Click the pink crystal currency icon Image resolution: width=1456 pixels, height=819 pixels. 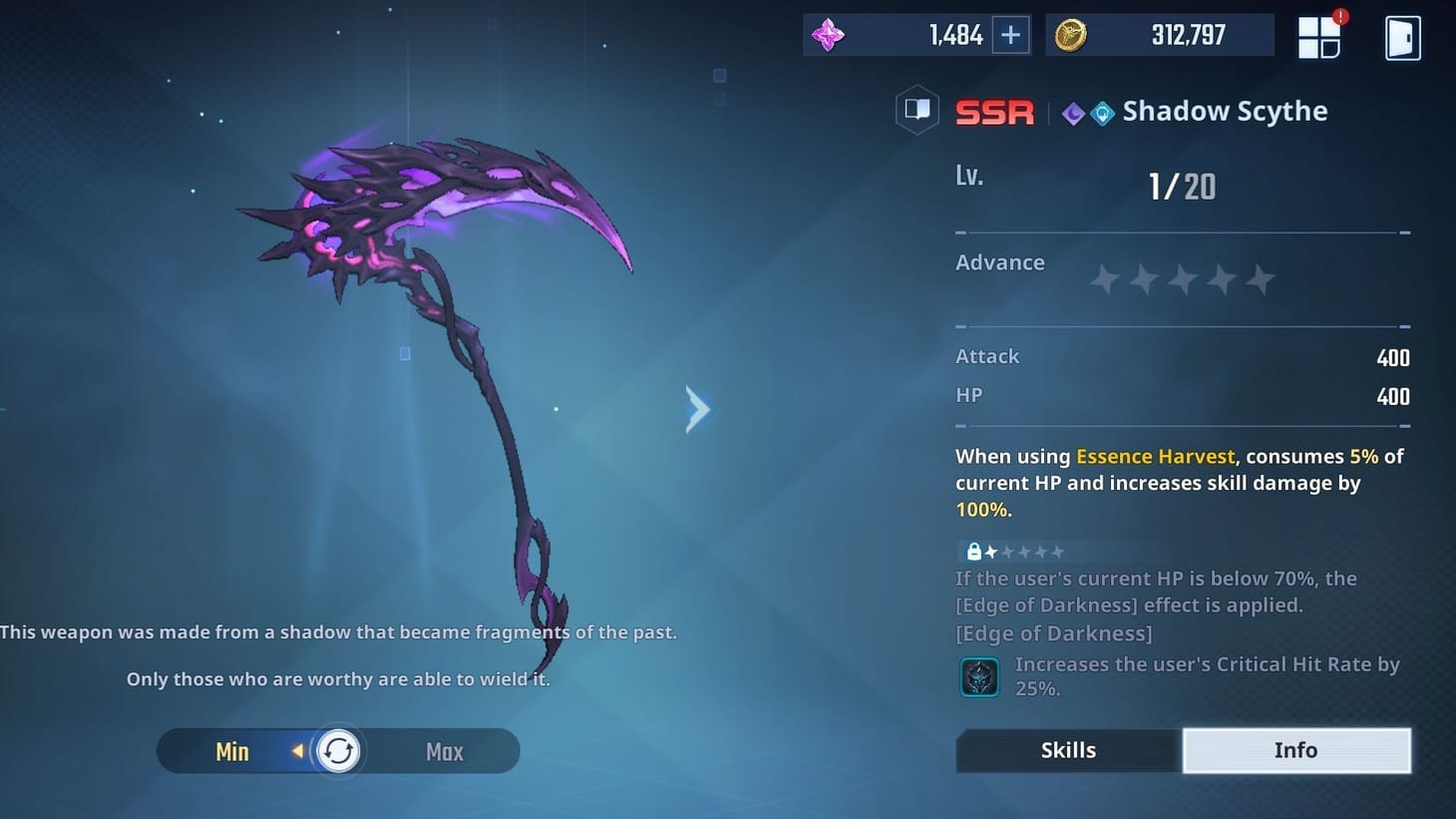(830, 34)
